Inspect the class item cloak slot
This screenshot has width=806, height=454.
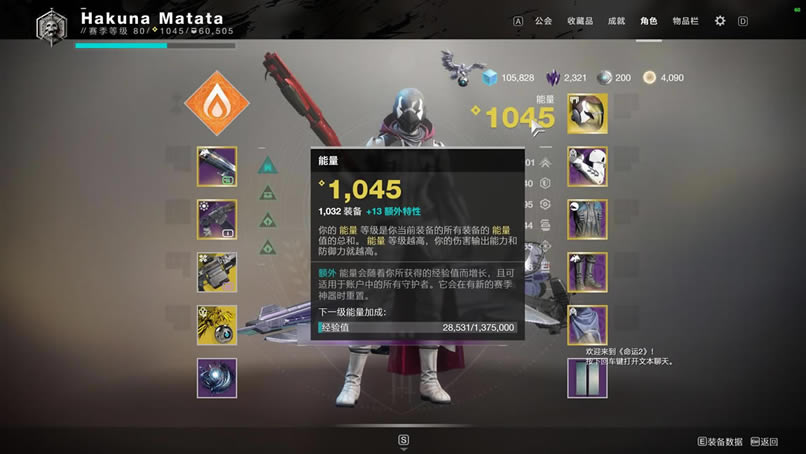point(587,325)
